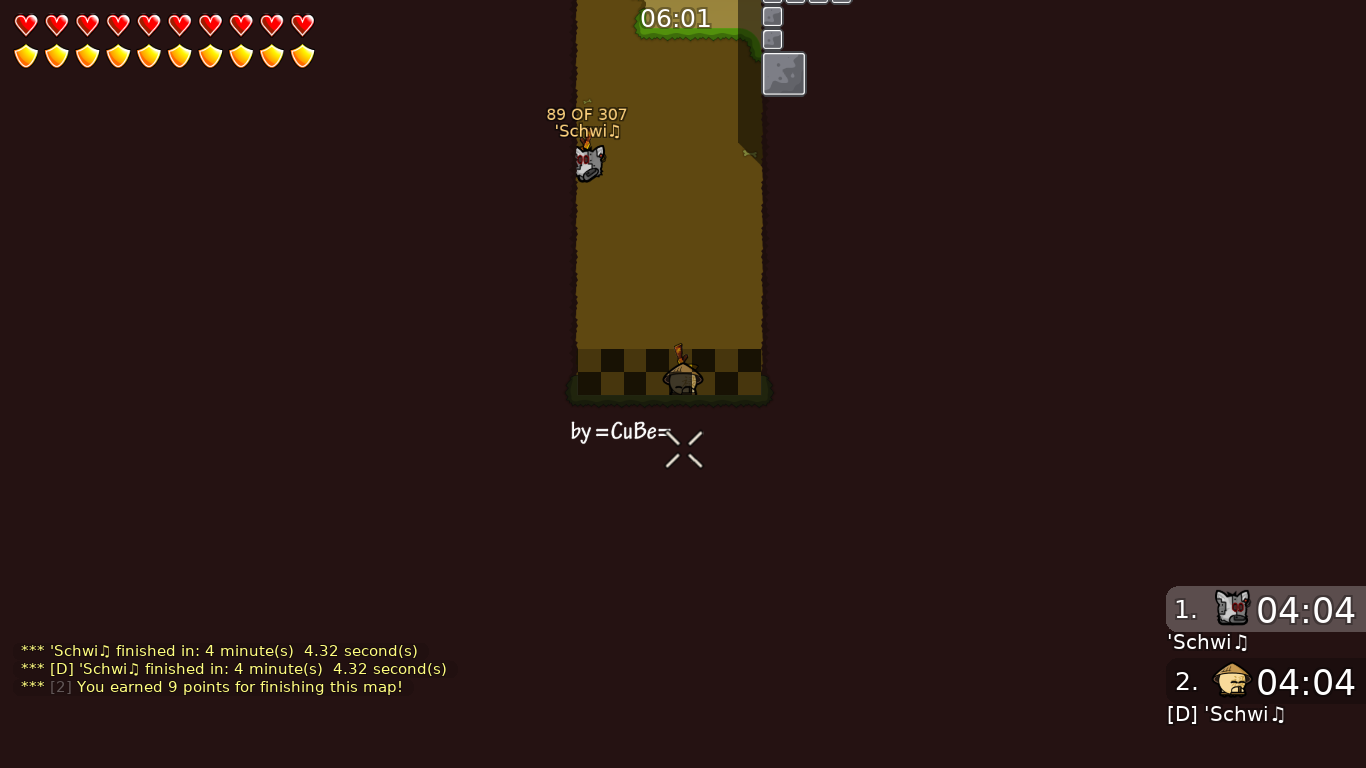Viewport: 1366px width, 768px height.
Task: Click the last armor shield icon
Action: pyautogui.click(x=302, y=56)
